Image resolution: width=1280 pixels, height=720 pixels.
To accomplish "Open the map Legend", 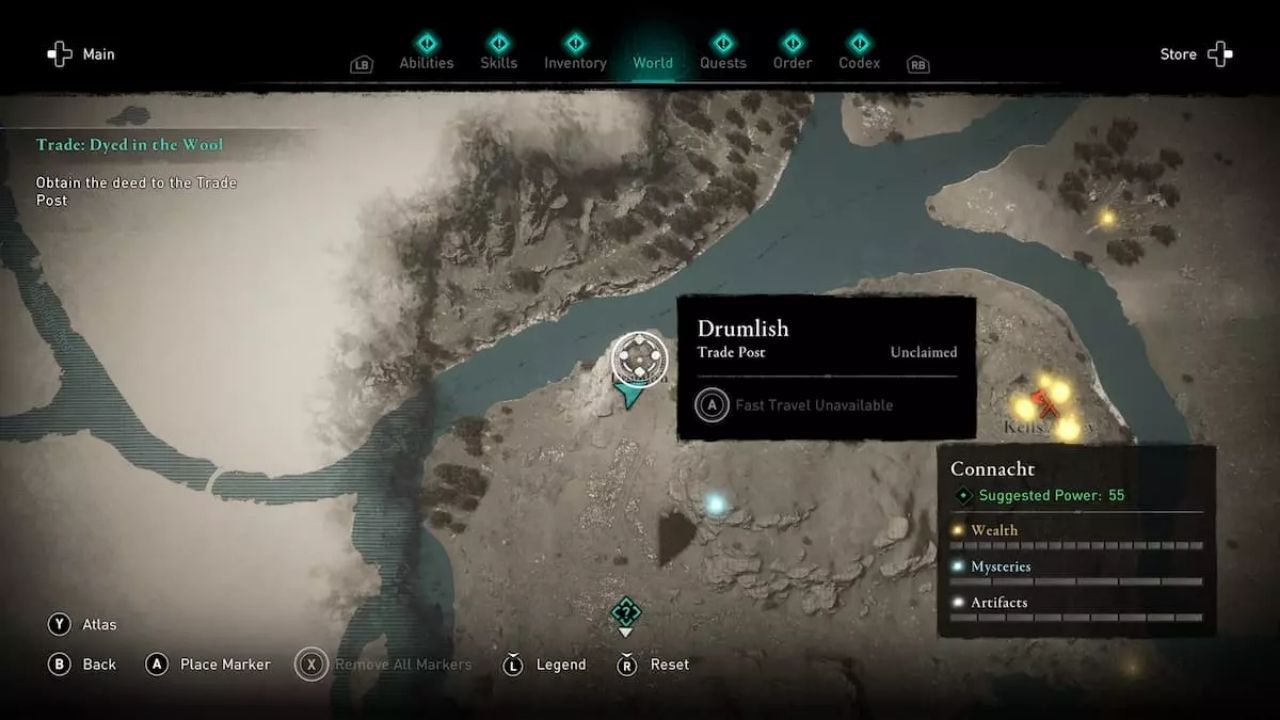I will click(544, 664).
